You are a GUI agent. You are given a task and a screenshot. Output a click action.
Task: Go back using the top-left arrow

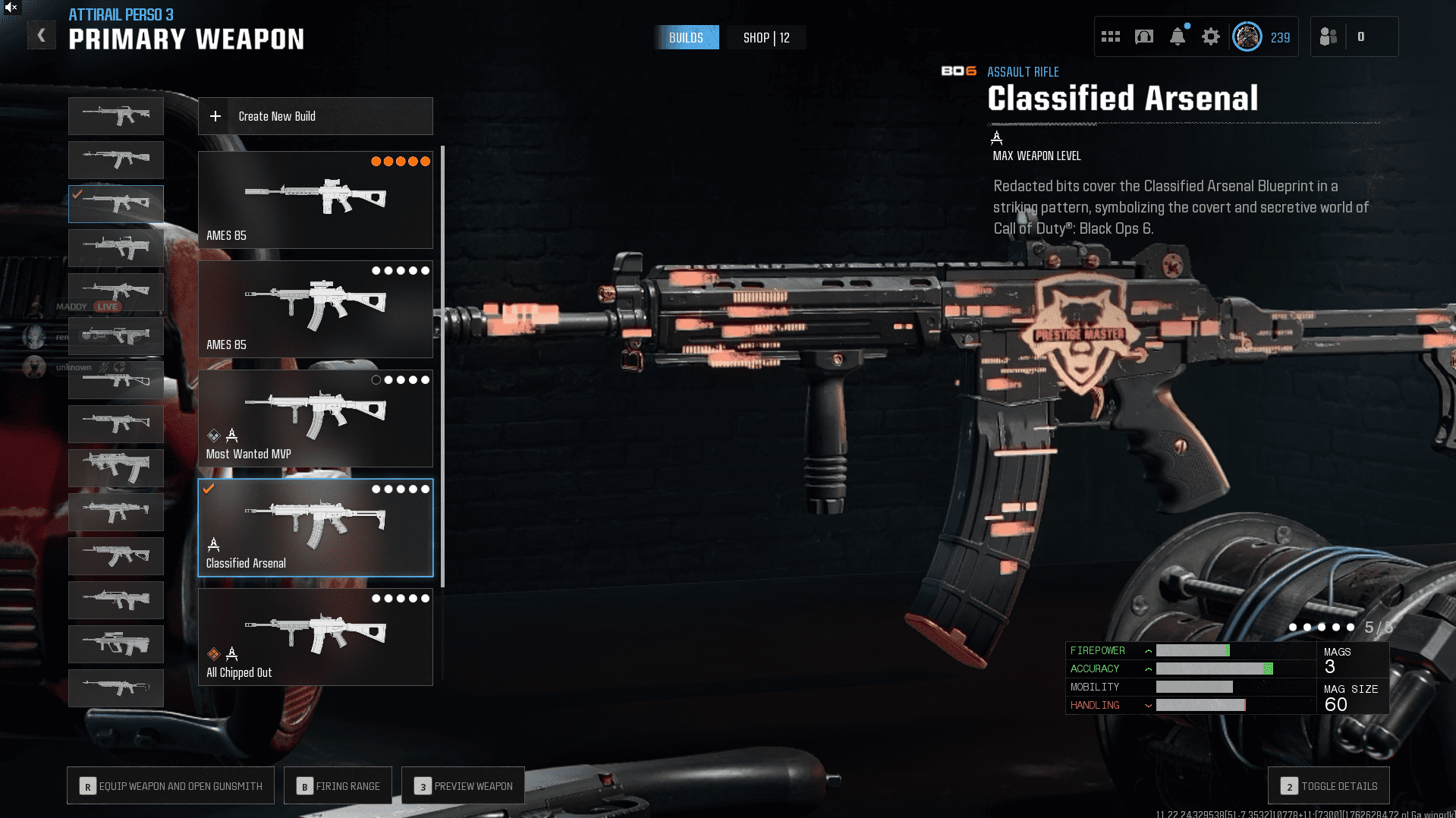[42, 36]
